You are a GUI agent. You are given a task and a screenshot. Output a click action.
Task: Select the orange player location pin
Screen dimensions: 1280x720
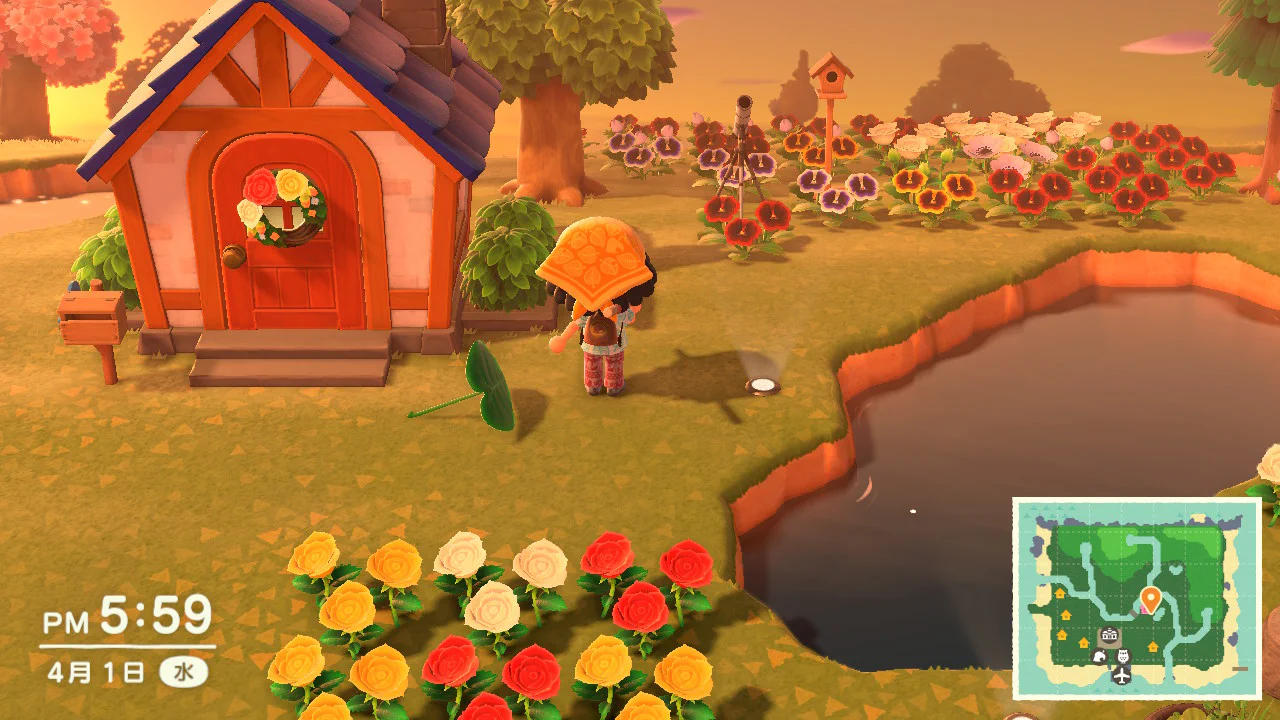tap(1150, 599)
